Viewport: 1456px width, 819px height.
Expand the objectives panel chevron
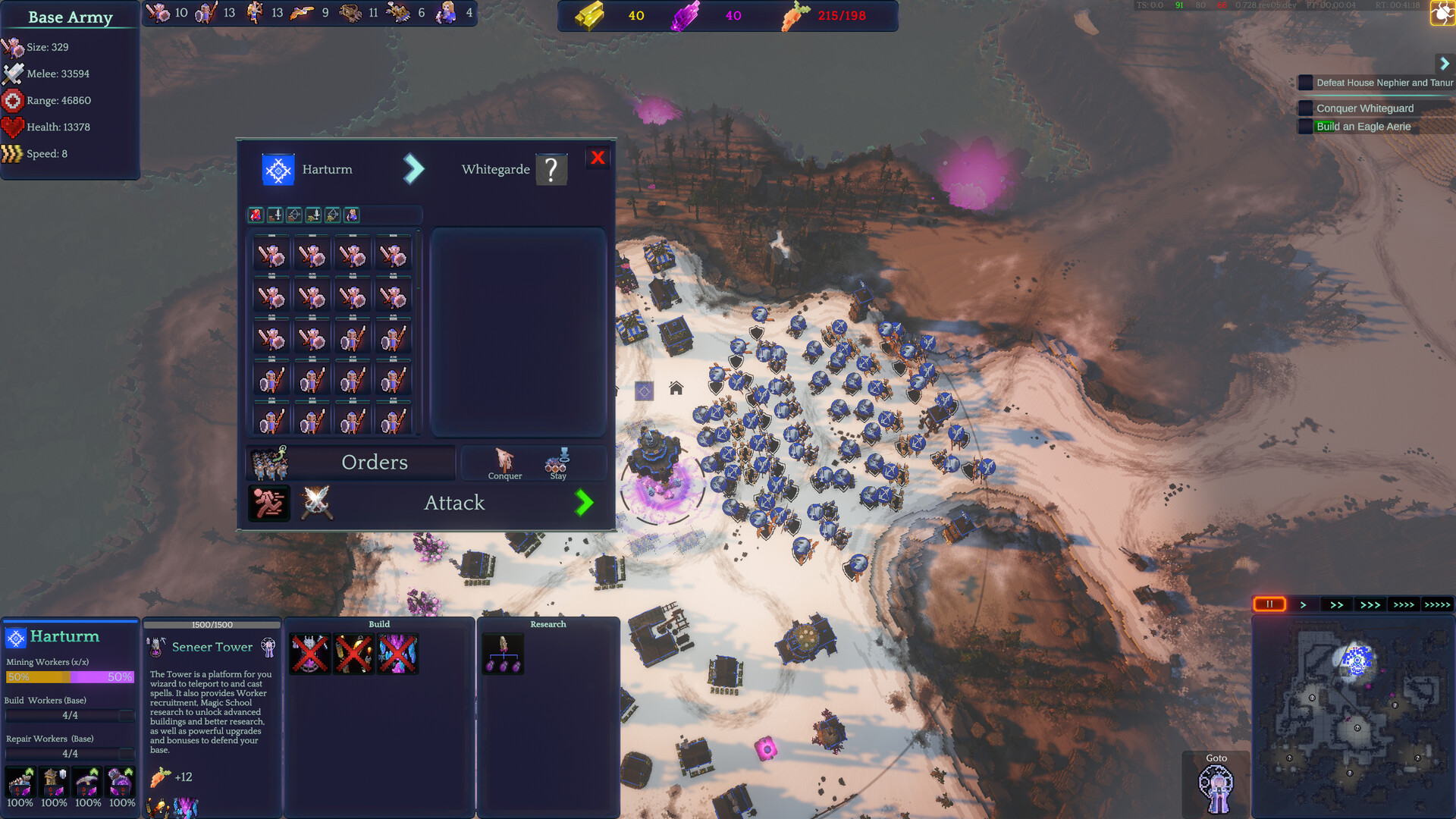[1445, 64]
